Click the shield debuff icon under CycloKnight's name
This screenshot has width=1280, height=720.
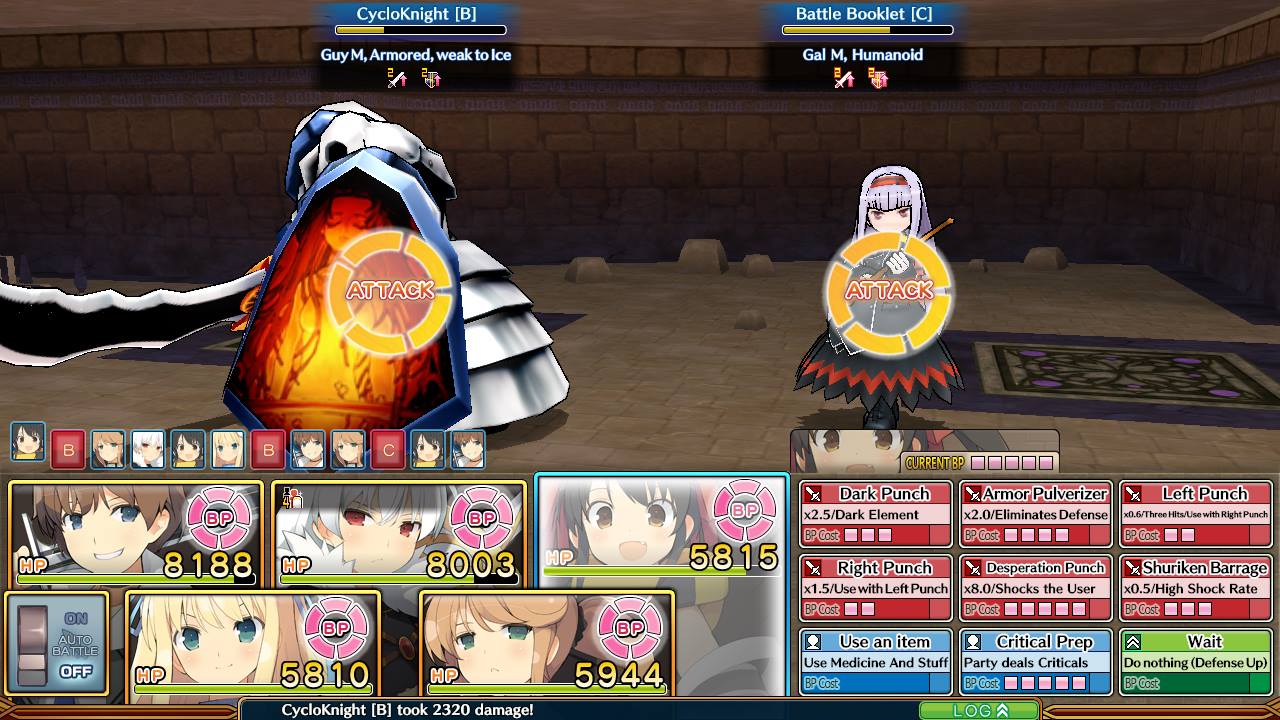[431, 80]
